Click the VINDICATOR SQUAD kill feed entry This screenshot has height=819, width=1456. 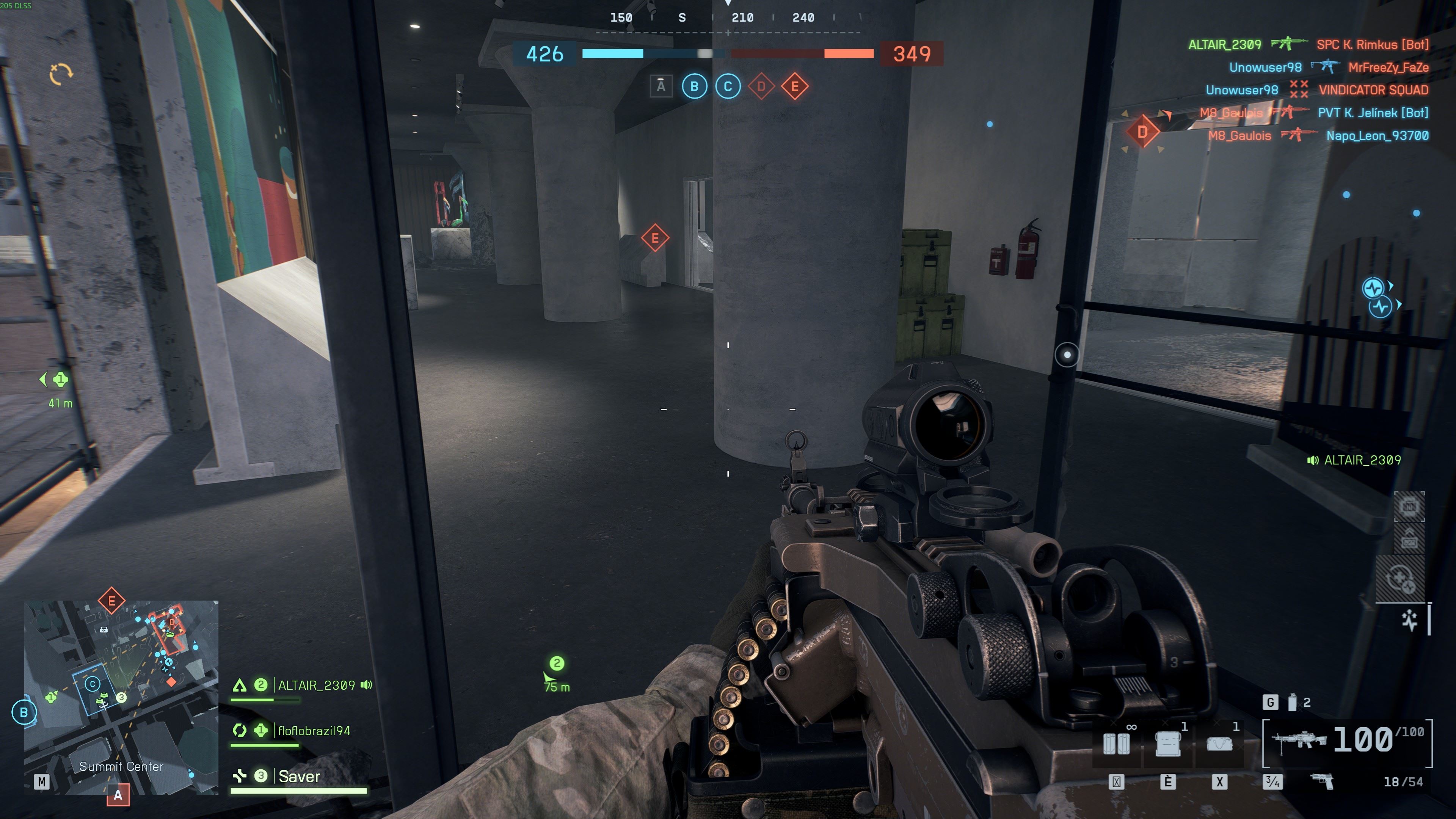pos(1373,90)
